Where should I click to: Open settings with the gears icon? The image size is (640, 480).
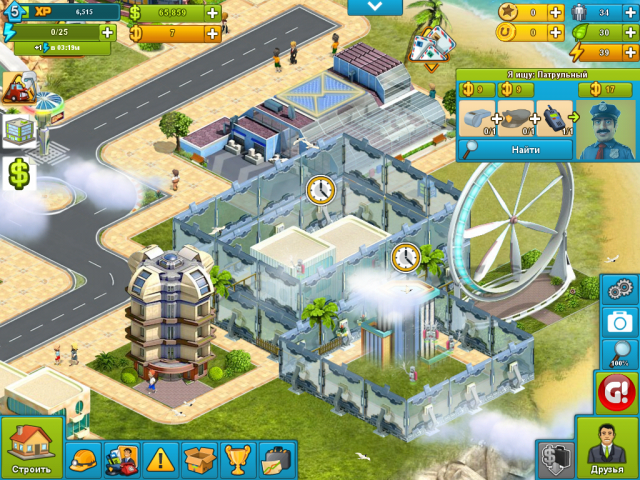(621, 290)
